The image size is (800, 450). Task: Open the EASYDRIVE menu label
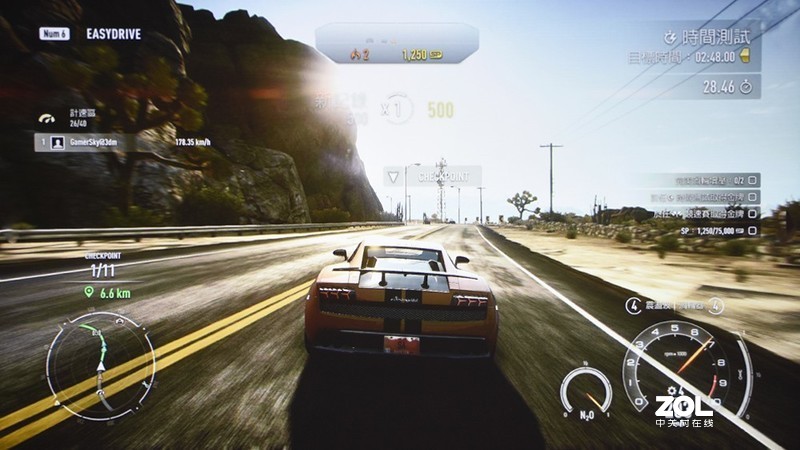(112, 34)
